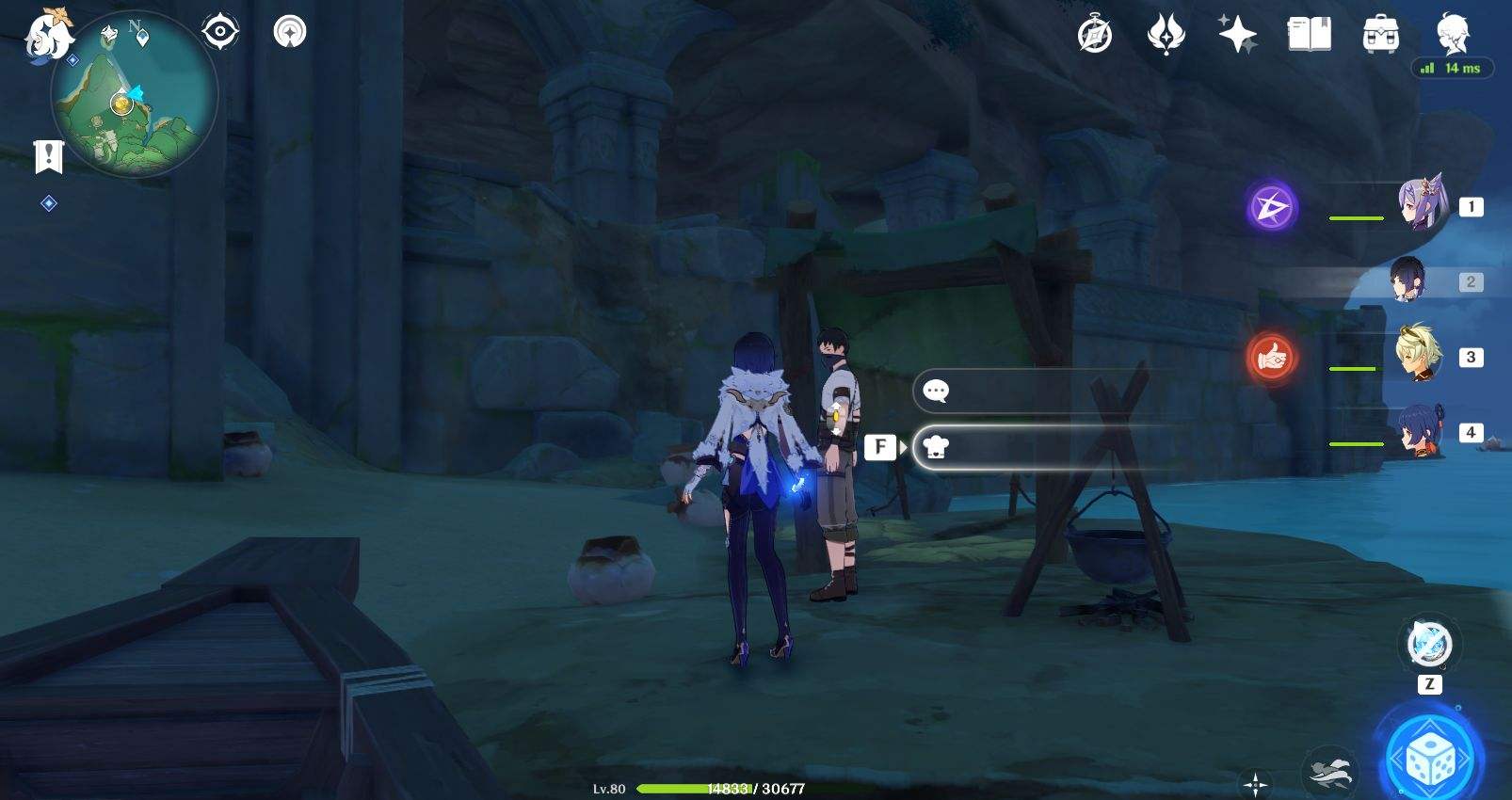Image resolution: width=1512 pixels, height=800 pixels.
Task: Click the exclamation notice icon below the minimap
Action: [x=48, y=157]
